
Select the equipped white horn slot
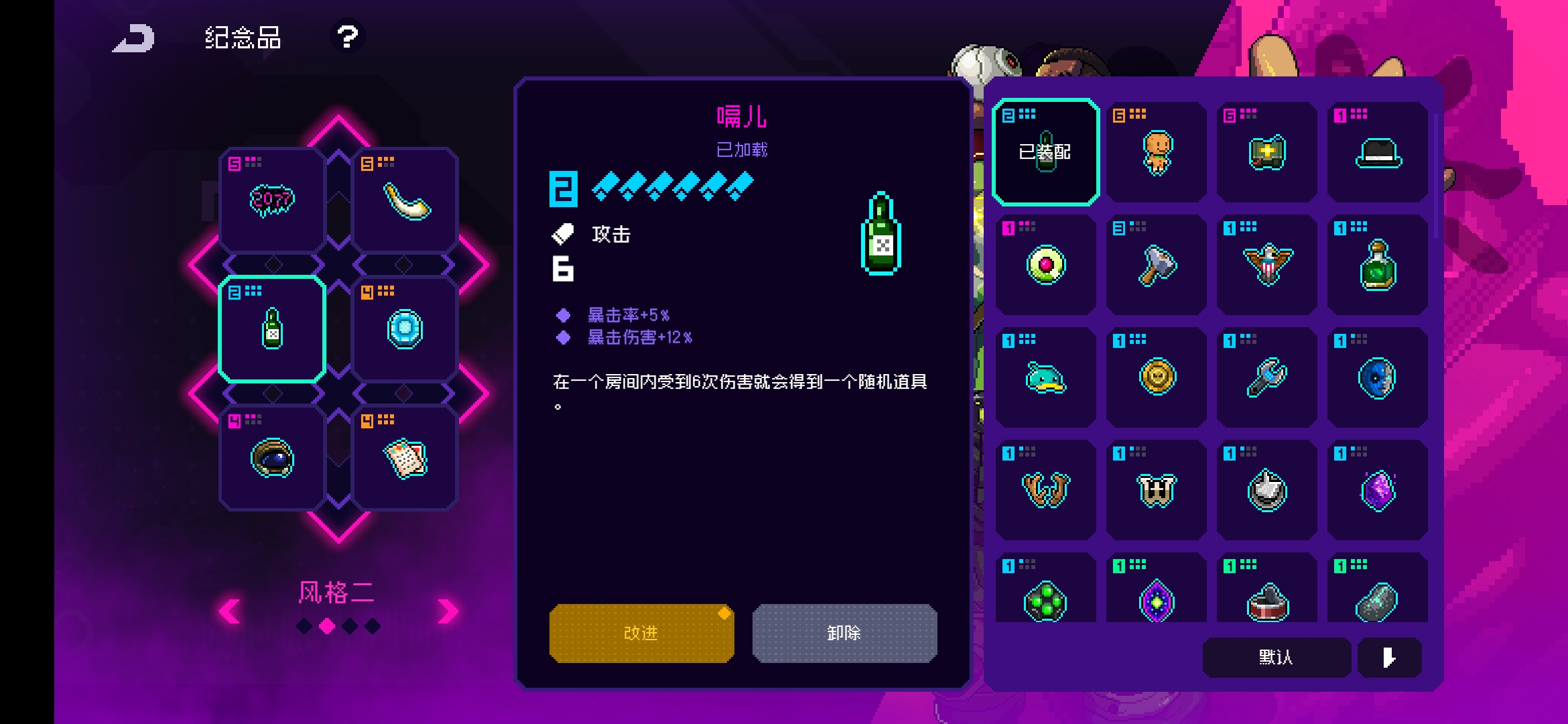(405, 200)
